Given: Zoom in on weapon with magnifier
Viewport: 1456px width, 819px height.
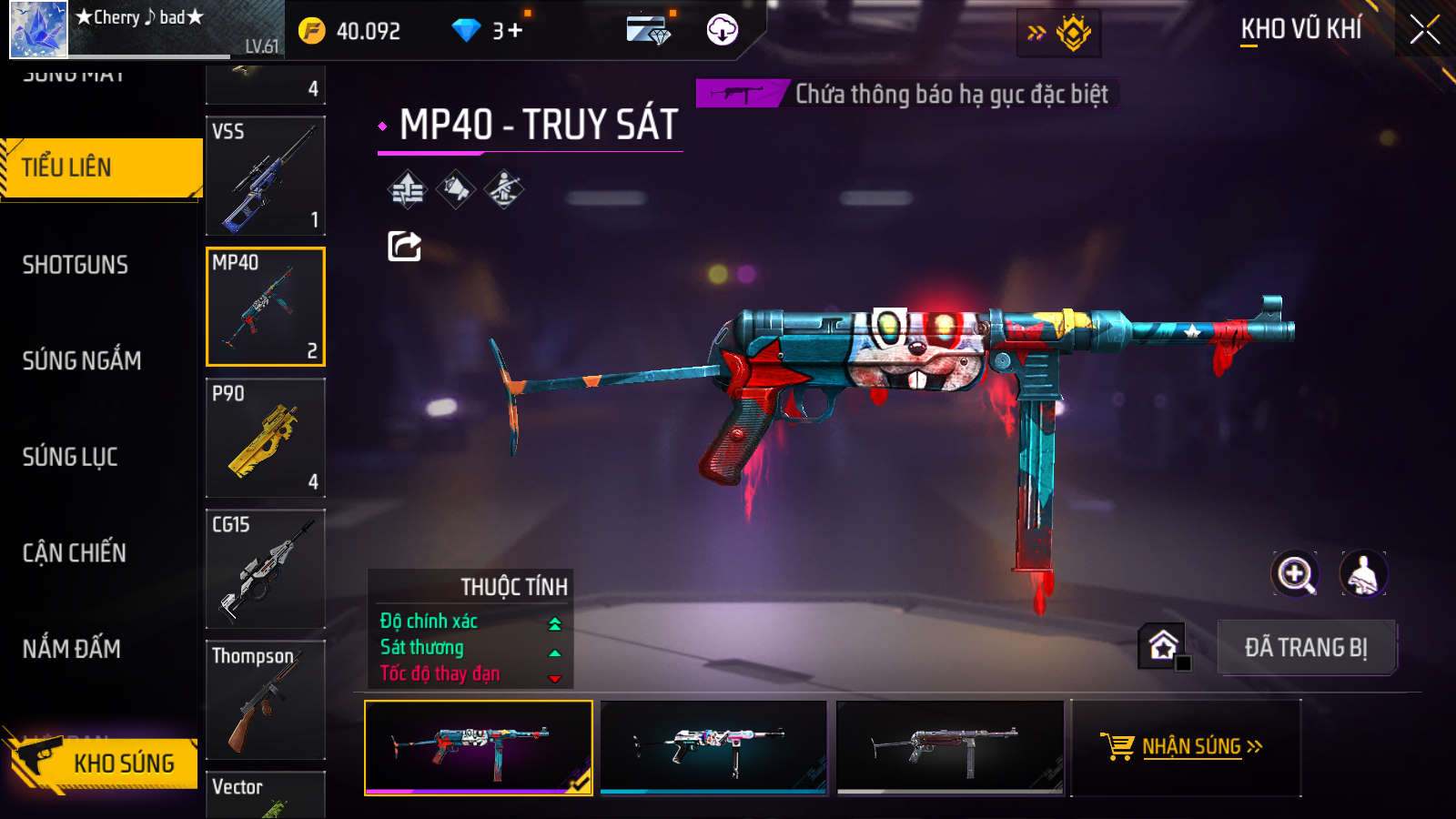Looking at the screenshot, I should [x=1294, y=574].
